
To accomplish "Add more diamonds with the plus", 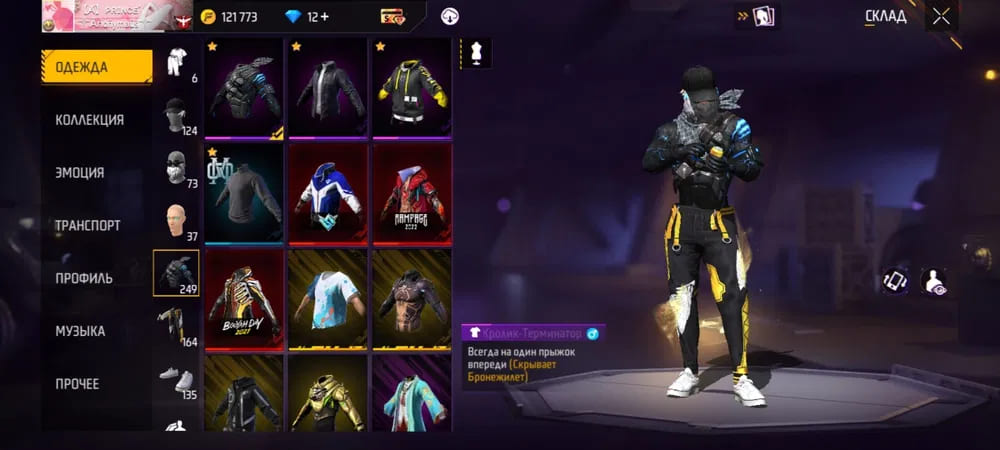I will pyautogui.click(x=325, y=17).
